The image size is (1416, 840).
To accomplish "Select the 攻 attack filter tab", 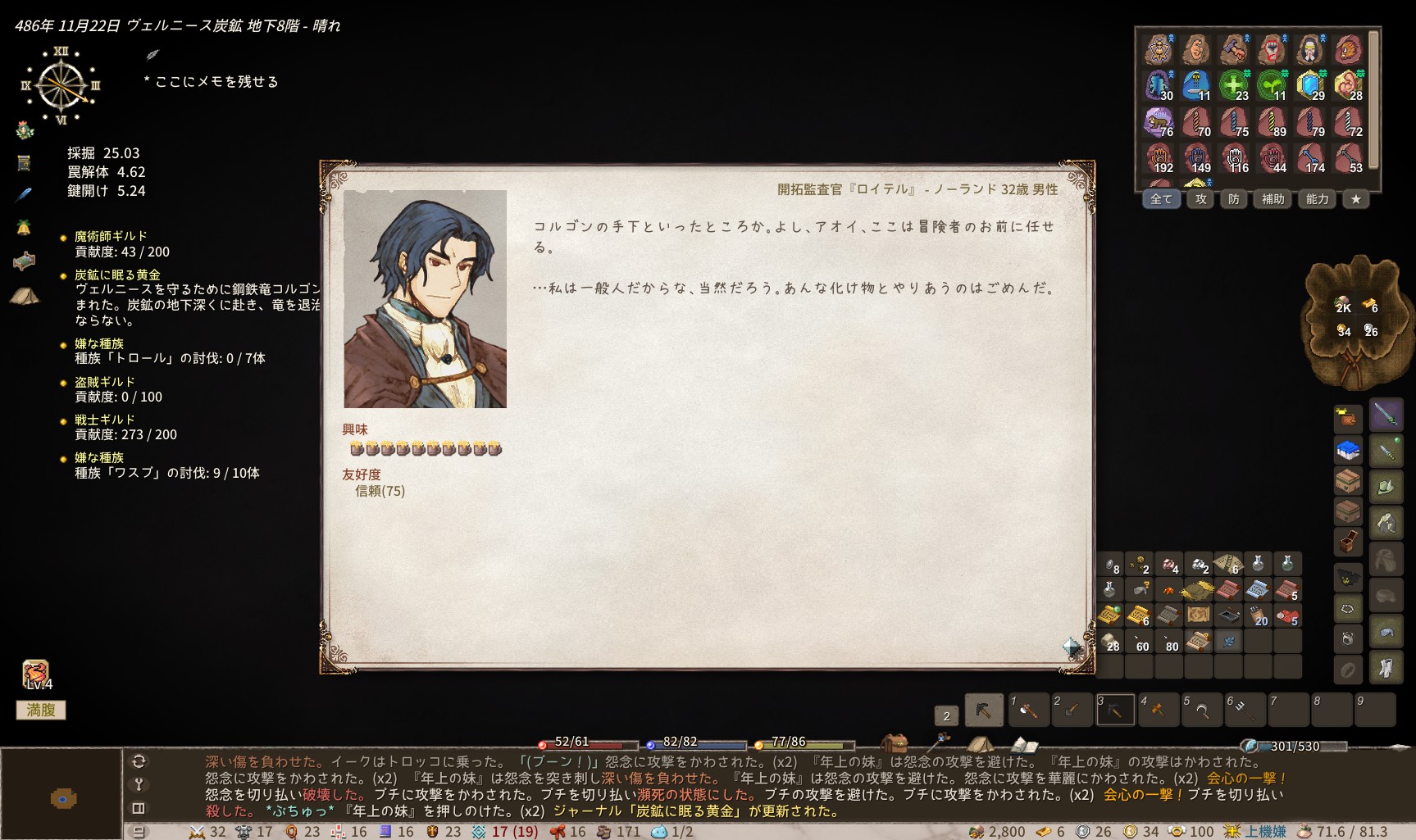I will [x=1201, y=199].
